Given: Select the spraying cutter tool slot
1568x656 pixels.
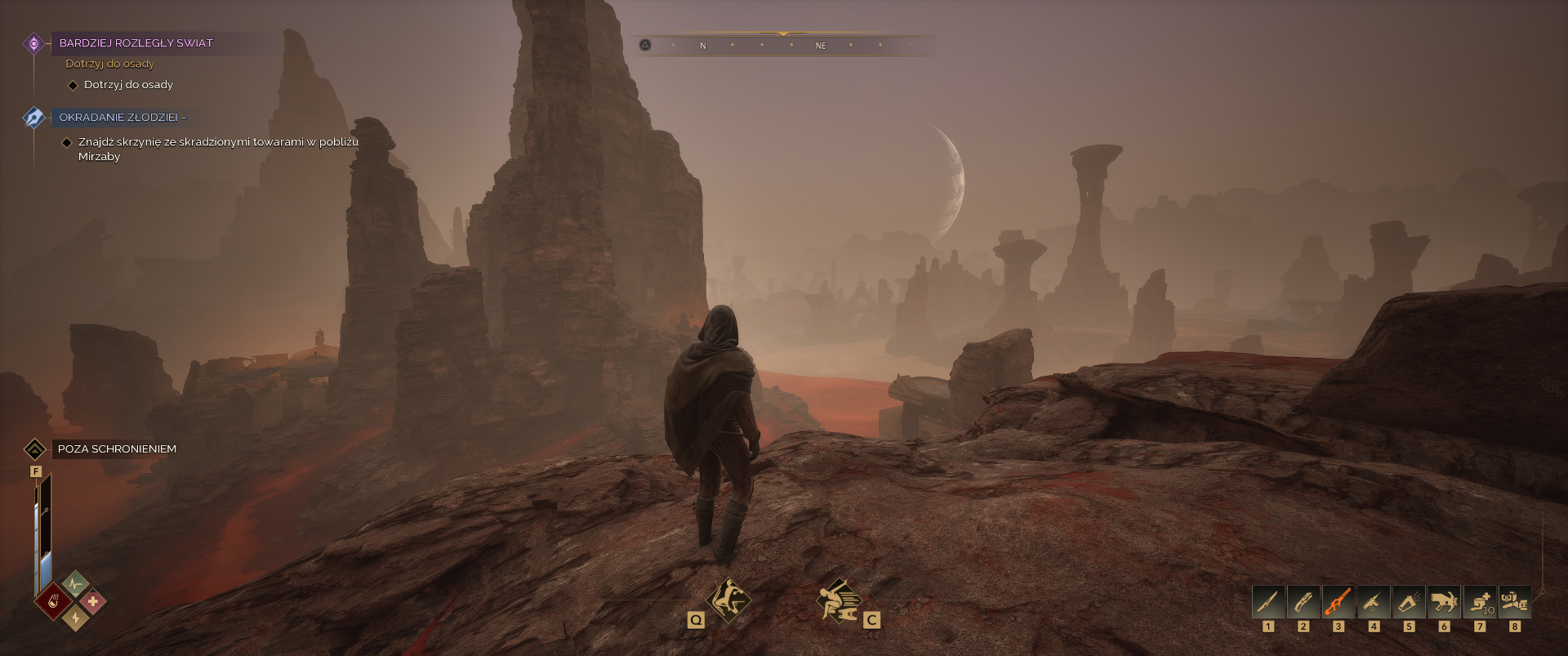Looking at the screenshot, I should tap(1409, 602).
